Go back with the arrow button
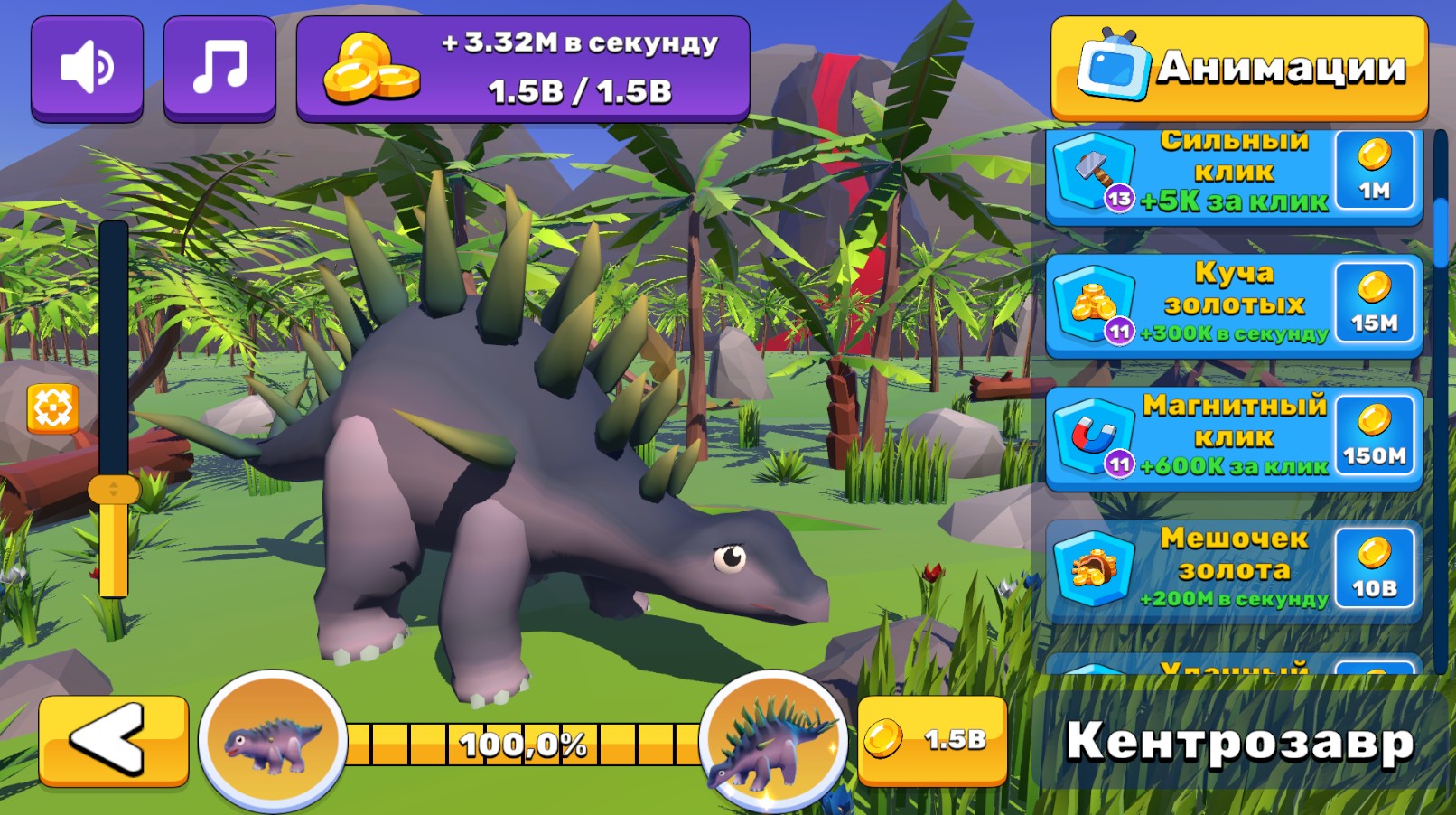 coord(110,739)
